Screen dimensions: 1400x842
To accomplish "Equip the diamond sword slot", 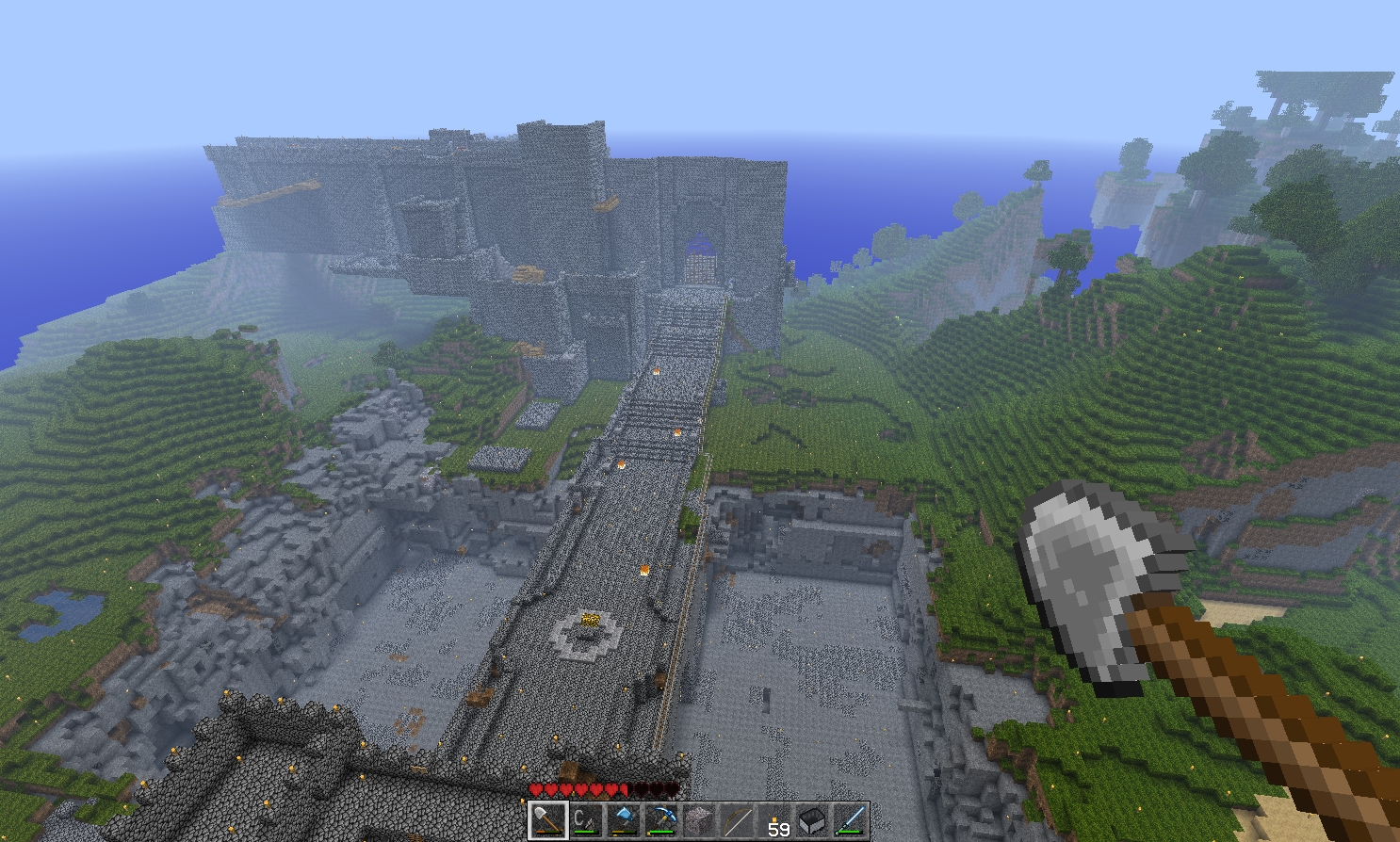I will pos(850,820).
